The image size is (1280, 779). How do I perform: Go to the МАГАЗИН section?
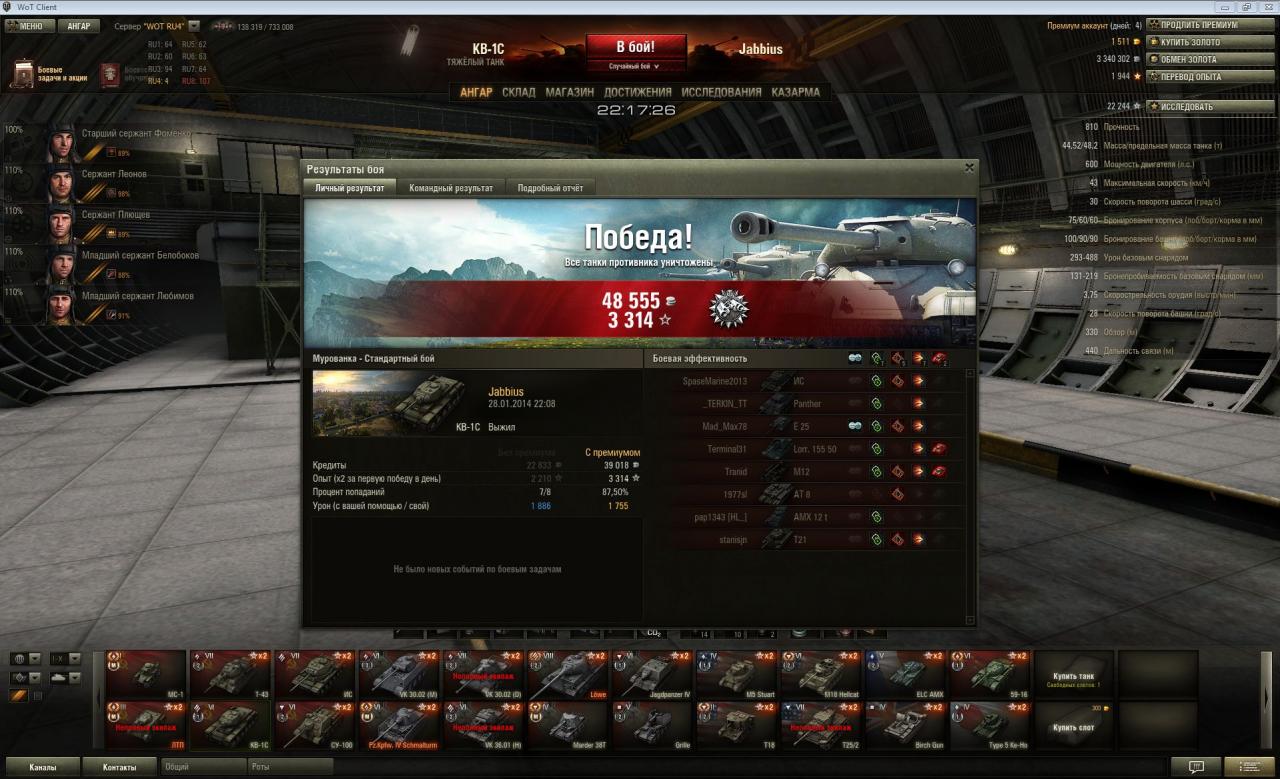coord(570,92)
